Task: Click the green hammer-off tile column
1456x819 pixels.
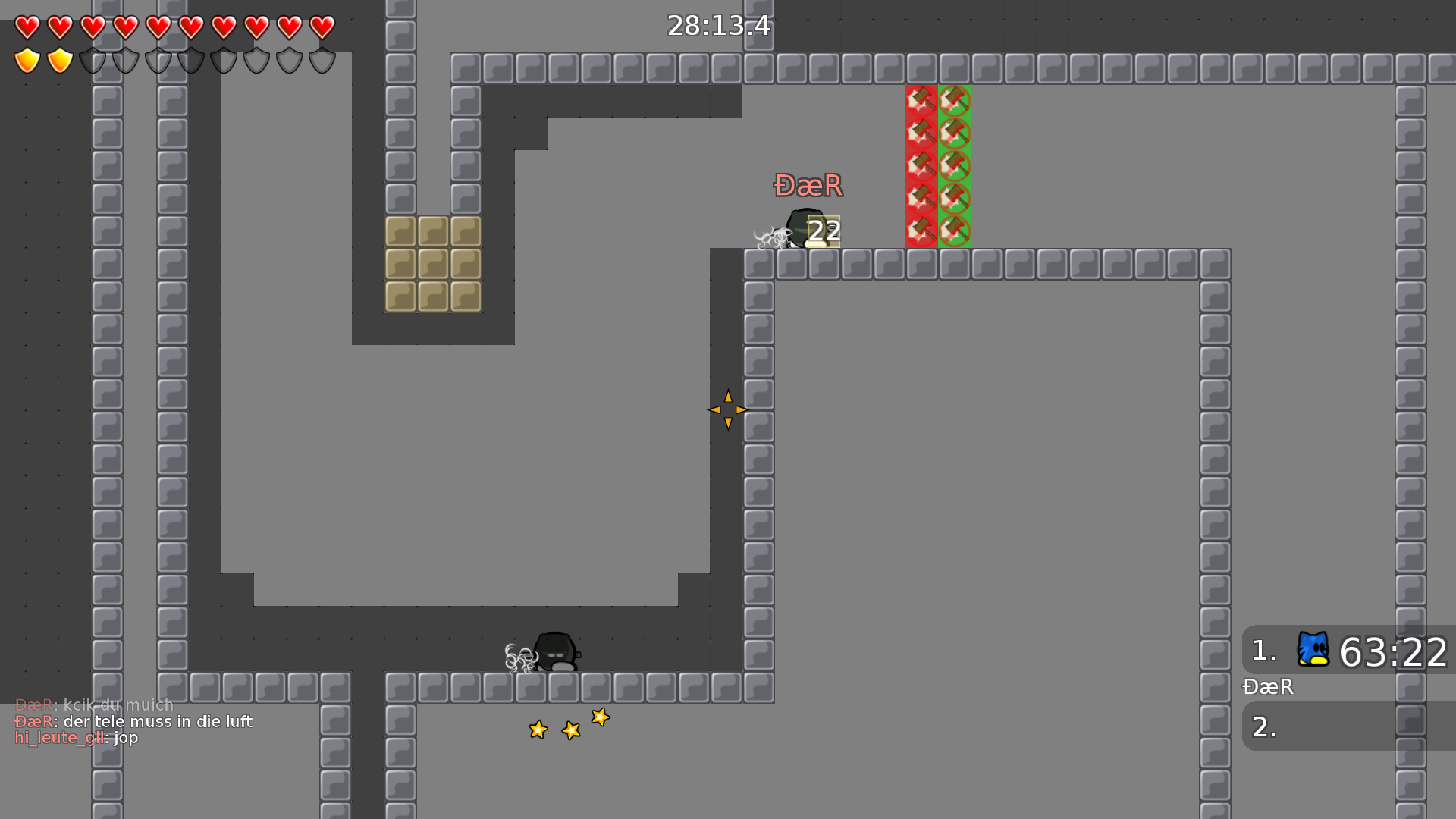Action: (x=954, y=167)
